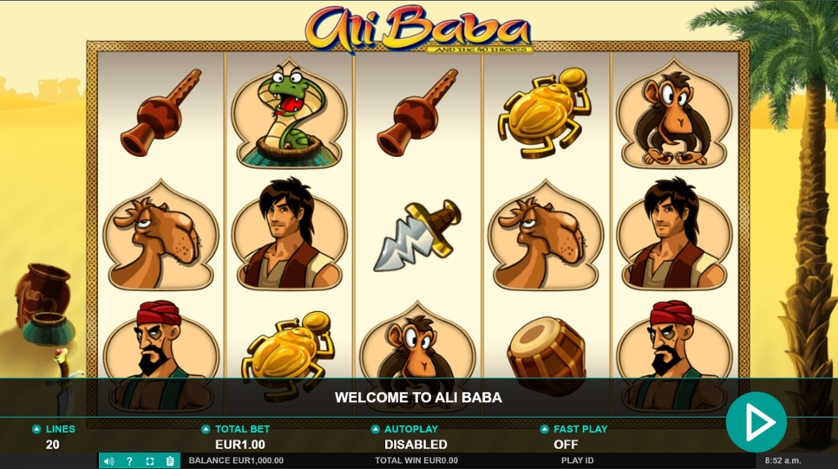
Task: Mute the sound with the speaker icon
Action: click(x=109, y=461)
